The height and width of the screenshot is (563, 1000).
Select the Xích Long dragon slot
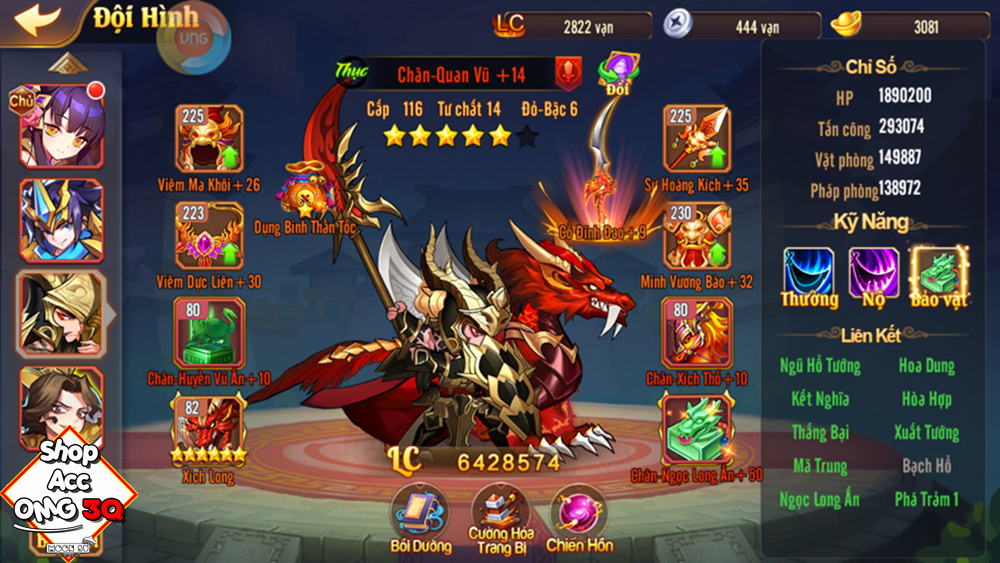click(208, 428)
